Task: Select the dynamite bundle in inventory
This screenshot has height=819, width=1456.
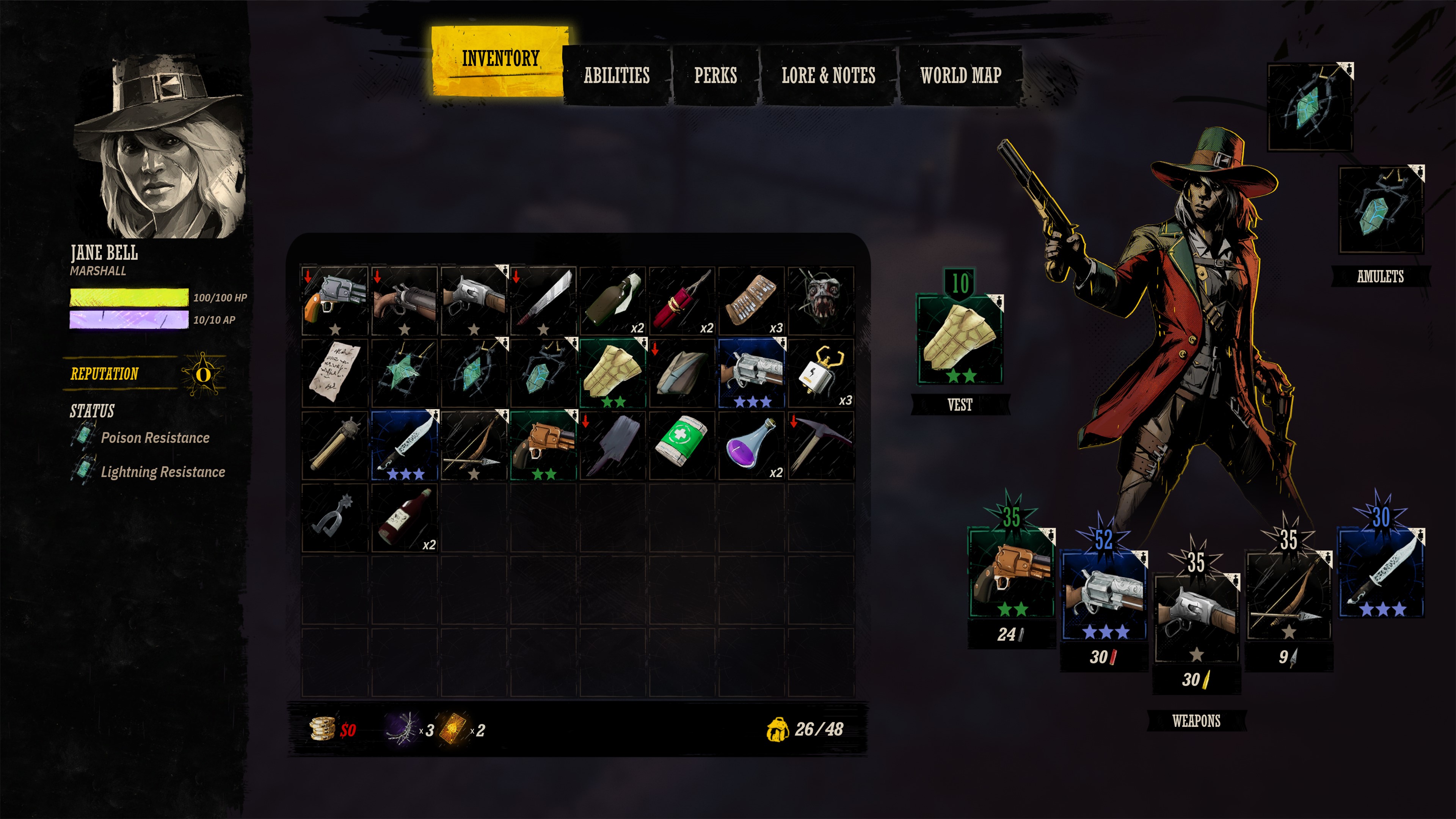Action: click(x=682, y=301)
